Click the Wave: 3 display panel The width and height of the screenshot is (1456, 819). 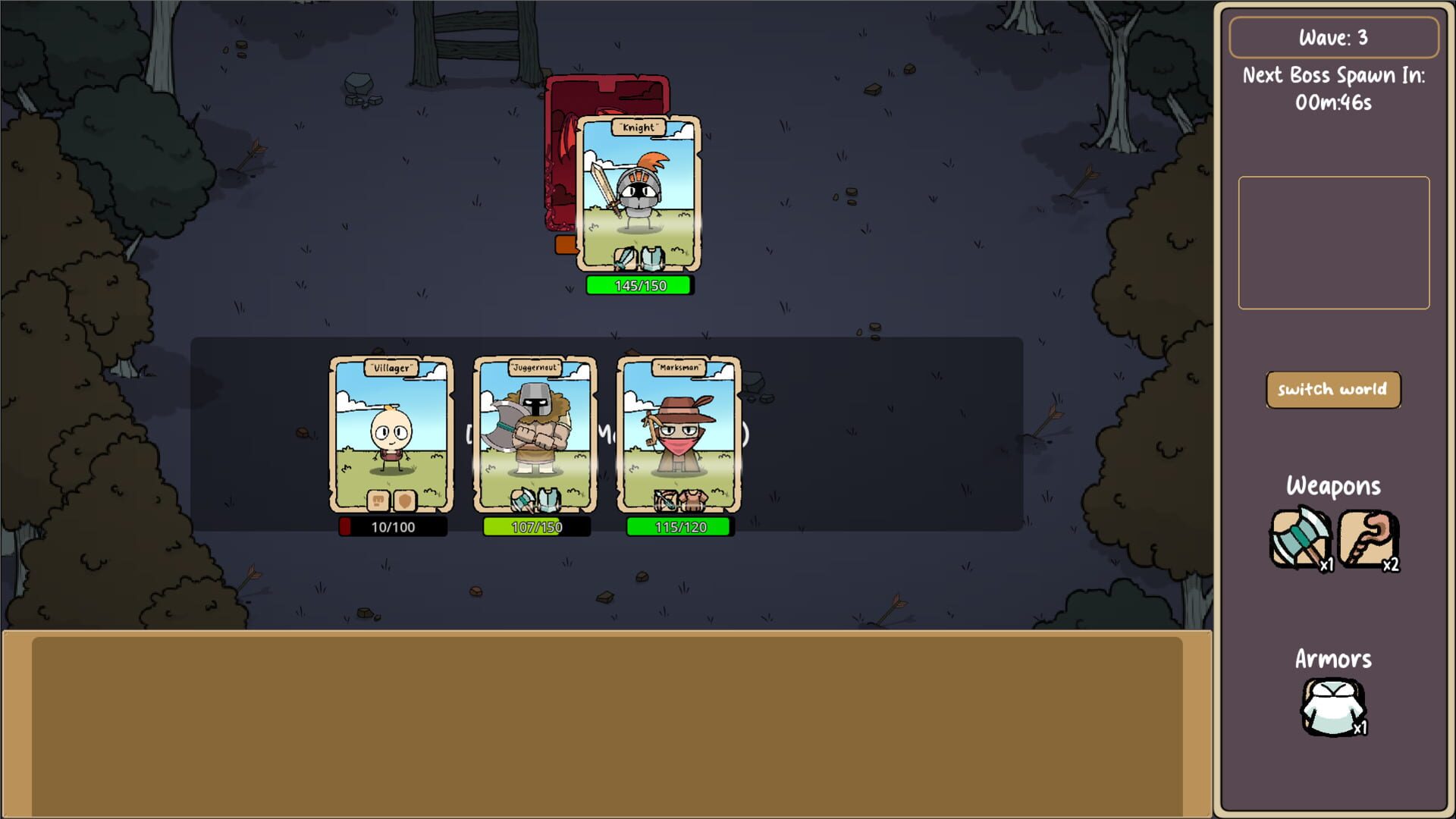point(1333,36)
